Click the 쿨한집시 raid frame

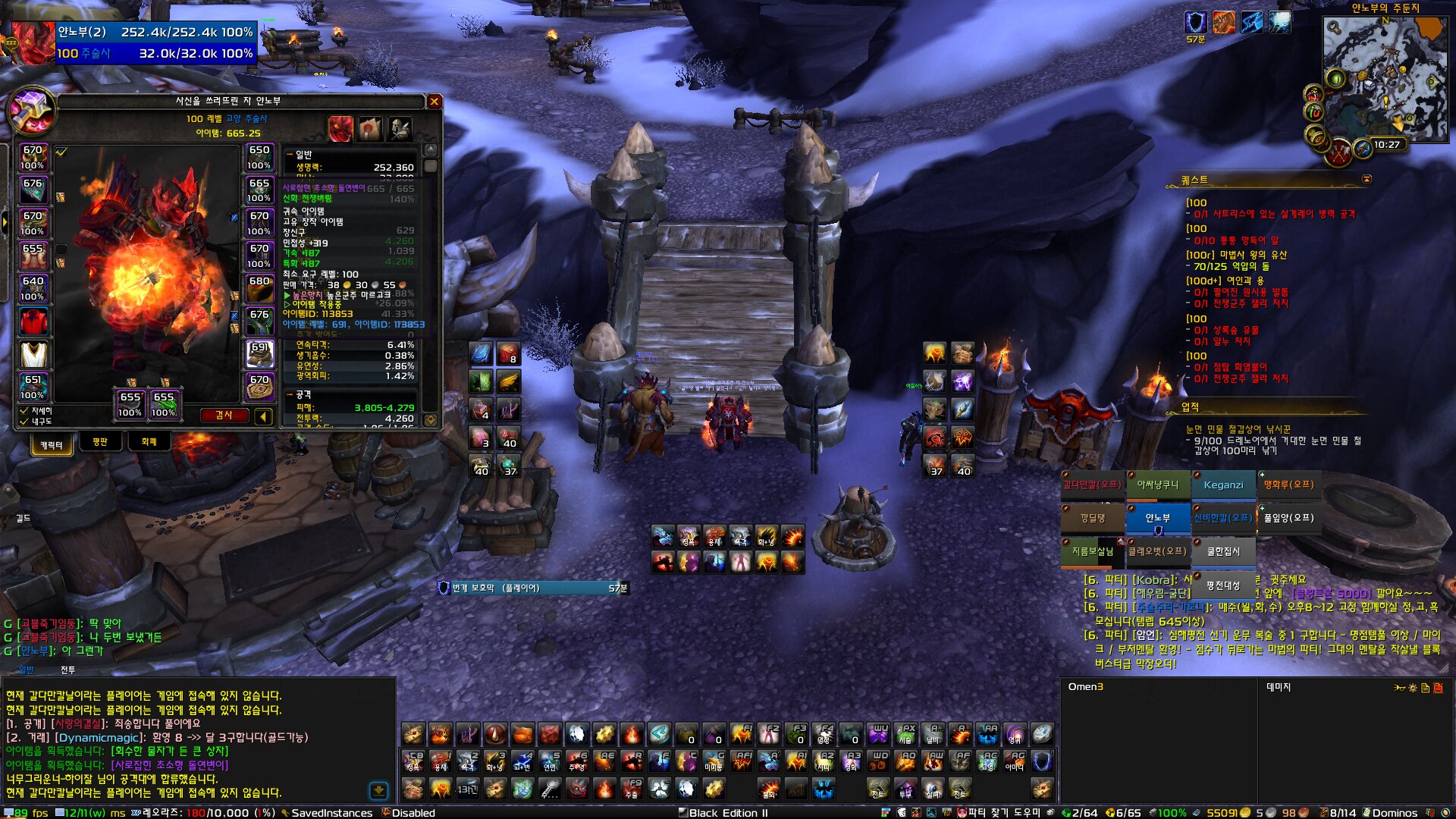tap(1222, 551)
